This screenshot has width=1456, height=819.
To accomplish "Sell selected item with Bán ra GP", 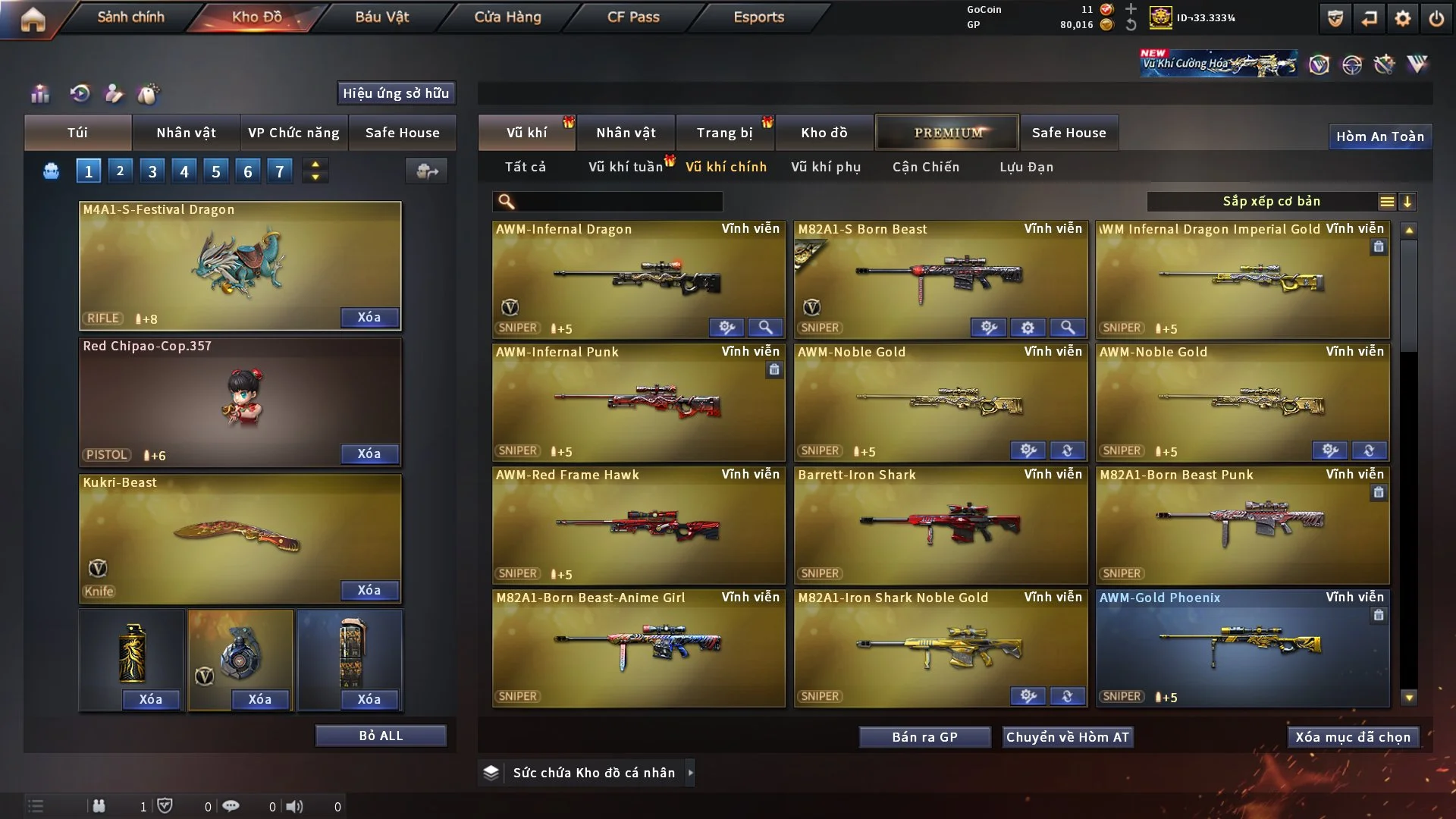I will [924, 737].
